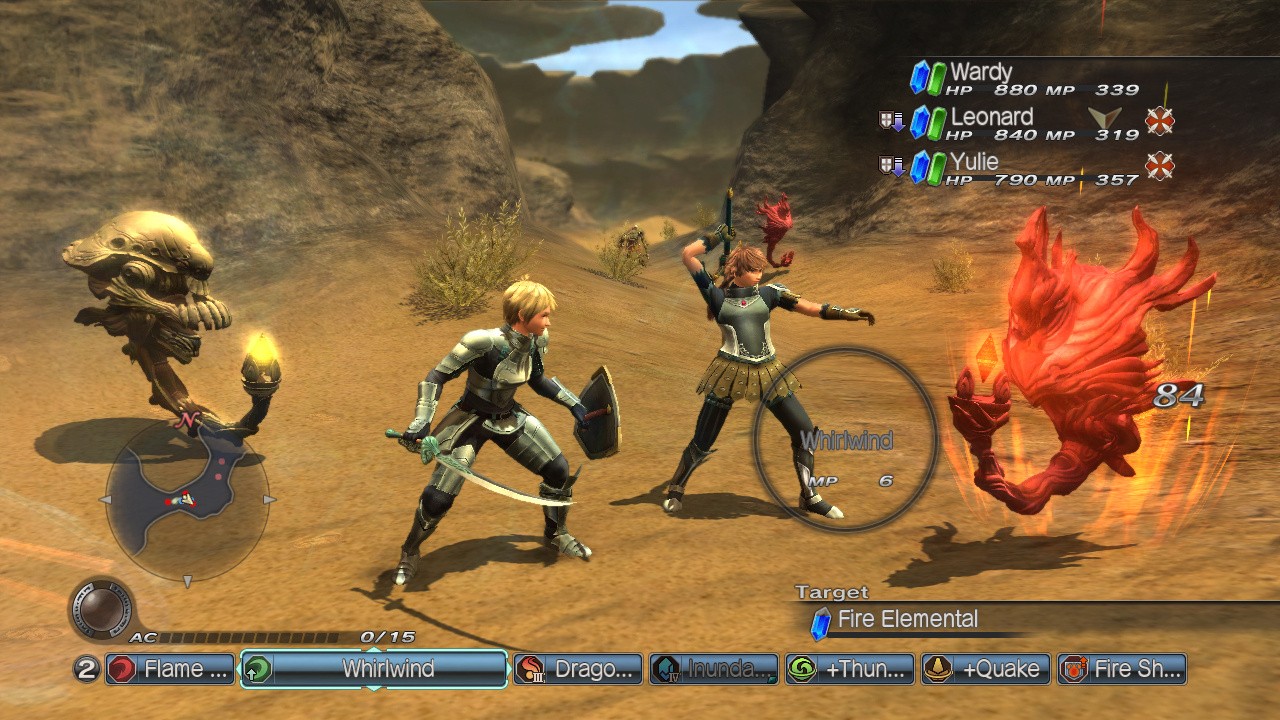Click the circular minimap
Viewport: 1280px width, 720px height.
coord(186,499)
